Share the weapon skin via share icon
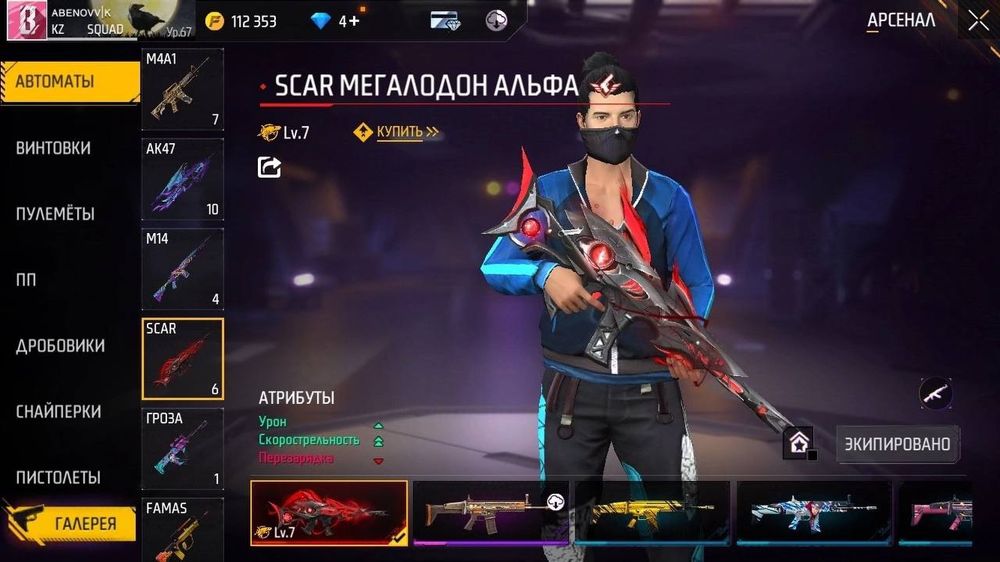 click(x=269, y=167)
